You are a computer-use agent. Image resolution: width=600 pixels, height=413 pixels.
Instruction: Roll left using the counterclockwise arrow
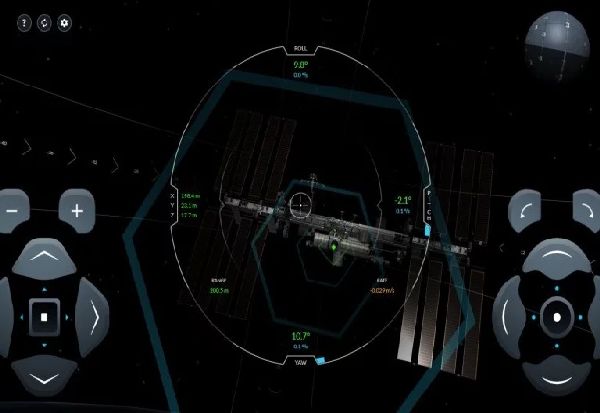pyautogui.click(x=525, y=211)
